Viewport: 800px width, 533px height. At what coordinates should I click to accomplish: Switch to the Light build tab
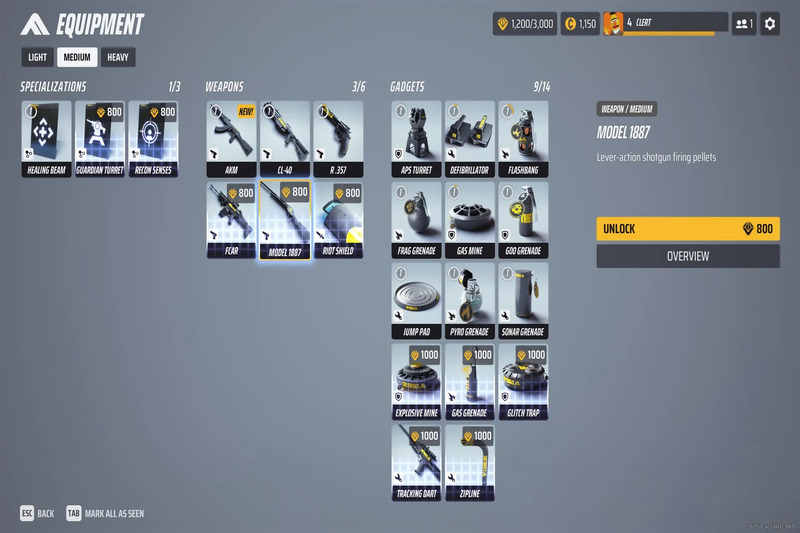tap(37, 57)
